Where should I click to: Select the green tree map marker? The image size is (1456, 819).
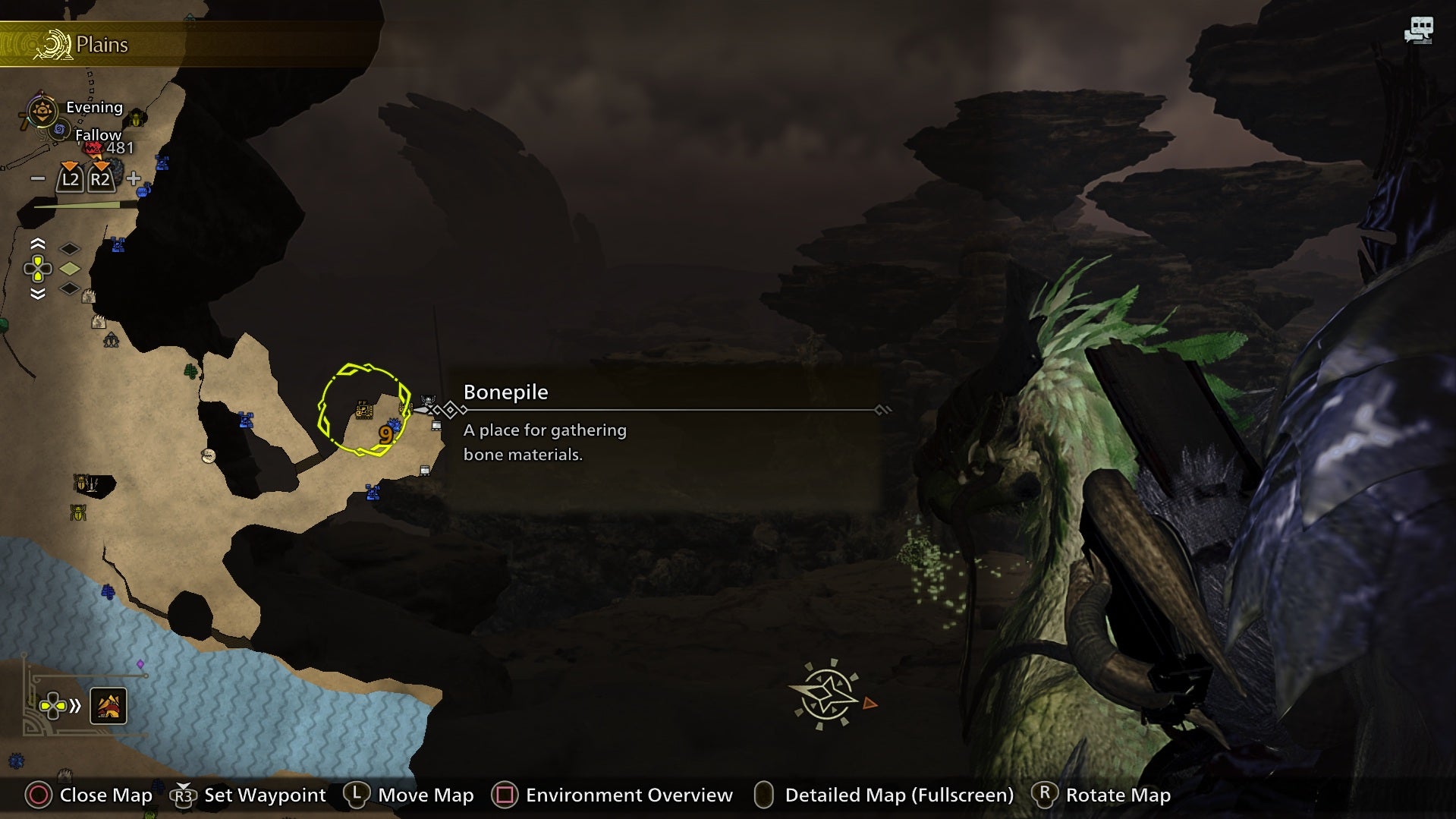click(191, 371)
